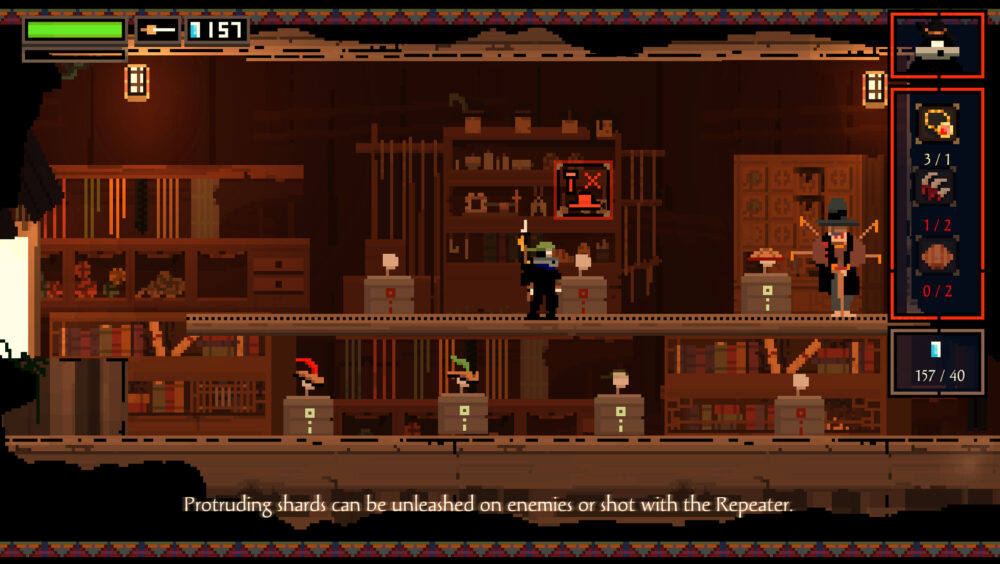
Task: Click the gold ring ingredient icon
Action: (x=937, y=124)
